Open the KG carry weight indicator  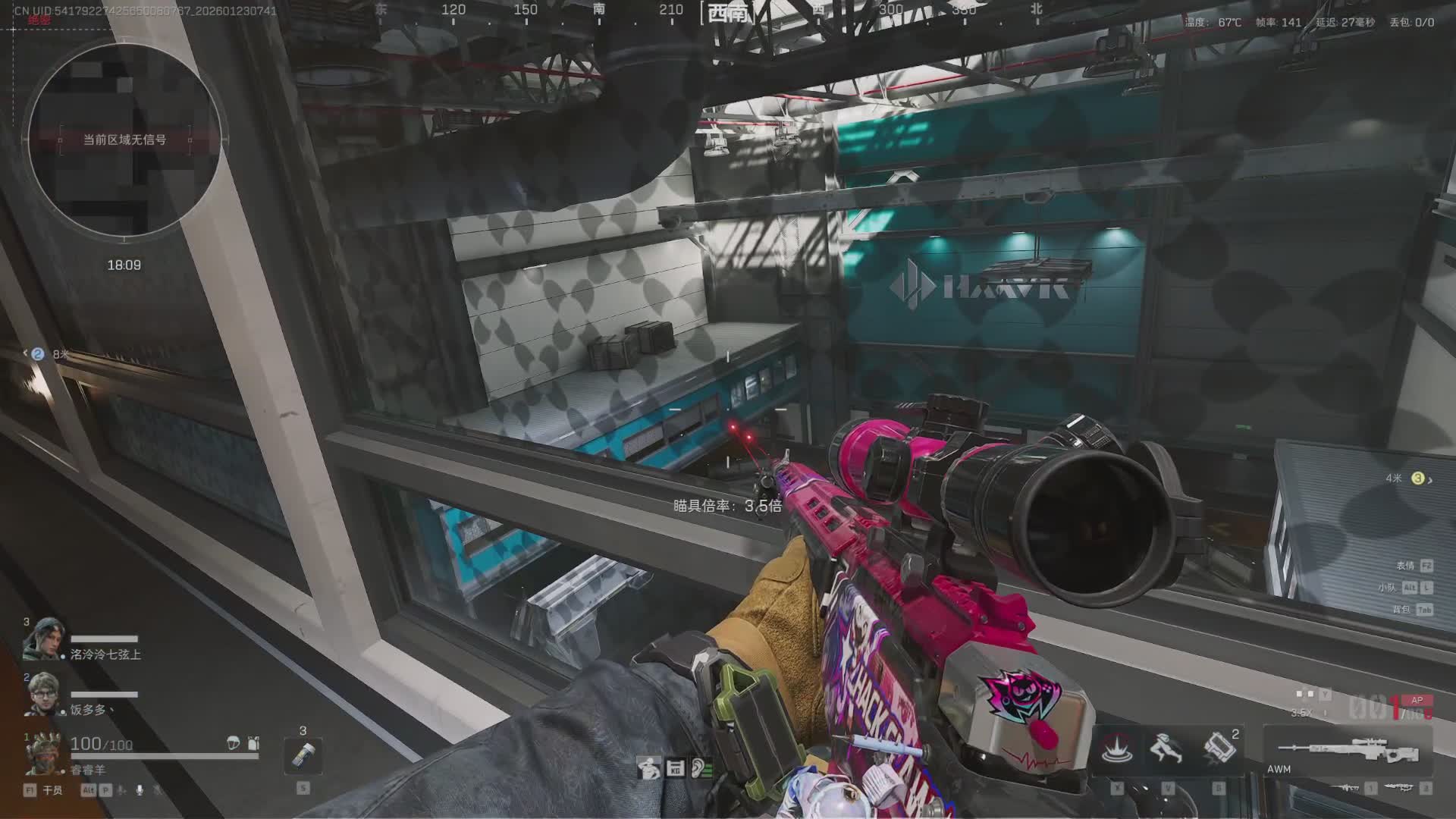675,768
